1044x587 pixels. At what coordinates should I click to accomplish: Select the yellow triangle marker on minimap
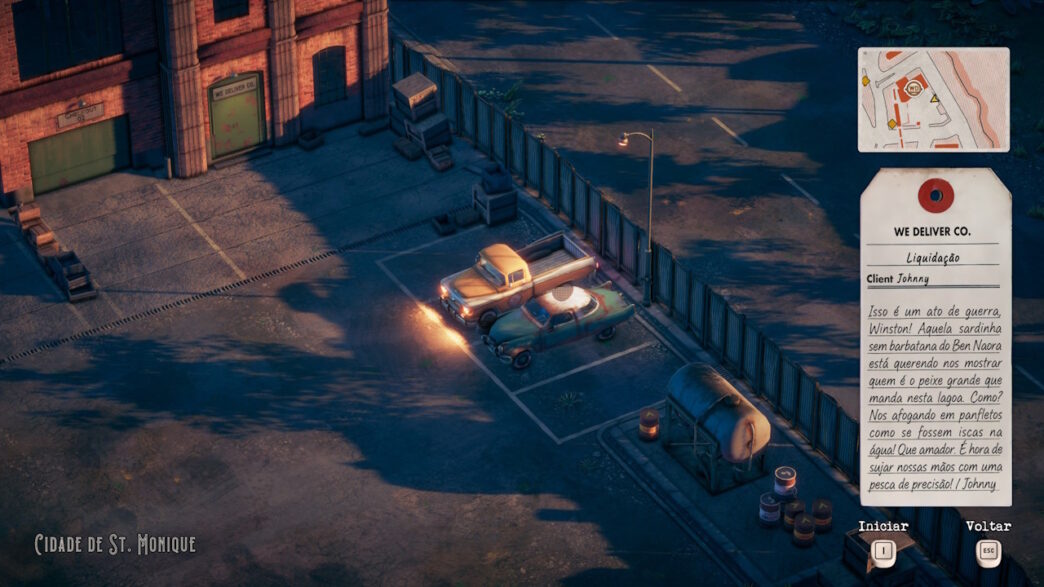(934, 100)
